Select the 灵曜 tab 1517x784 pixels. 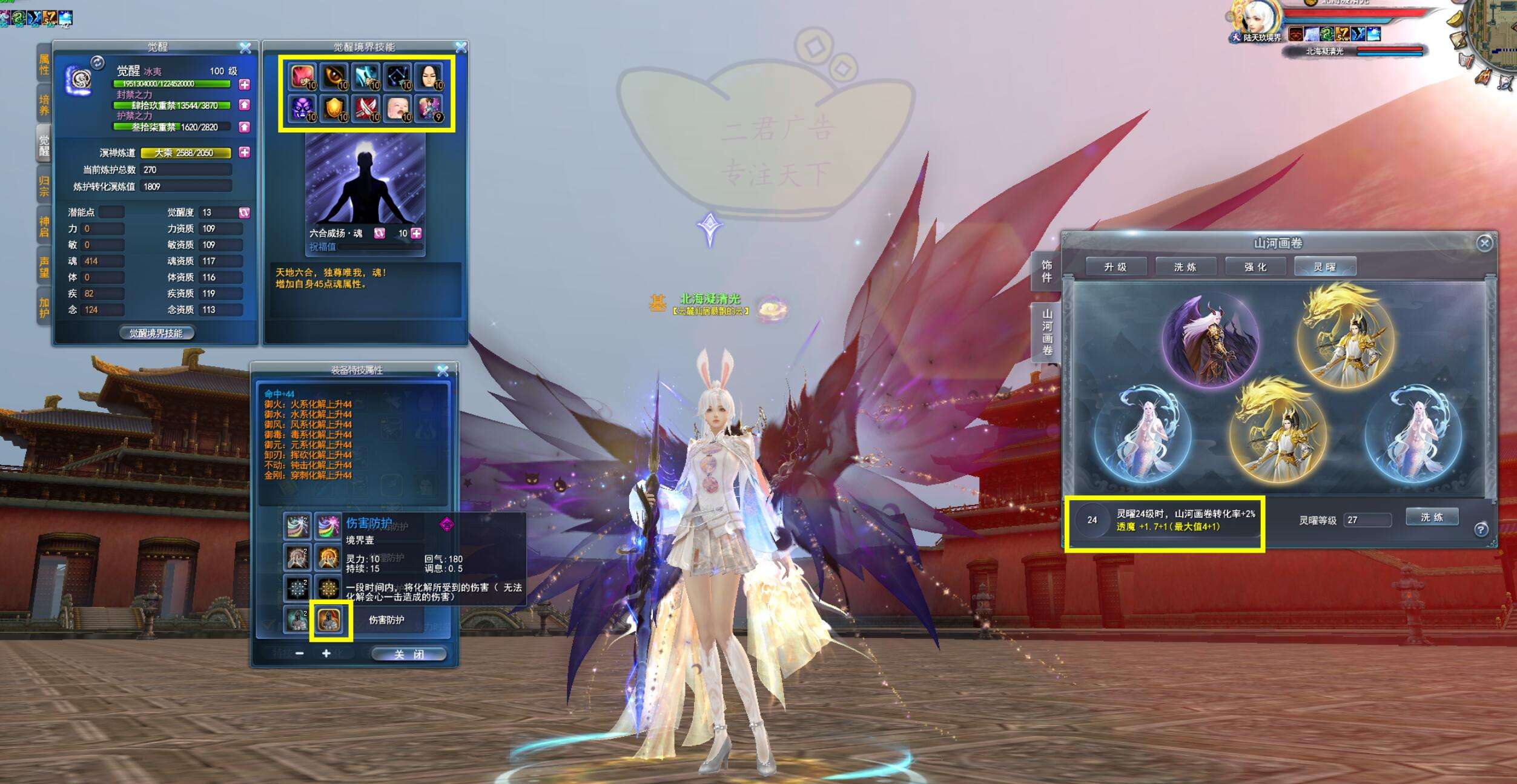(x=1324, y=267)
